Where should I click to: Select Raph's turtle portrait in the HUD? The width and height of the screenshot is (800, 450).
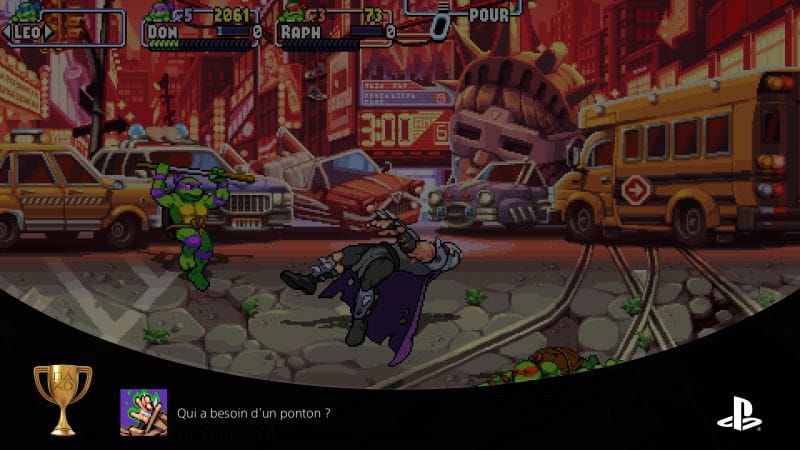[291, 14]
